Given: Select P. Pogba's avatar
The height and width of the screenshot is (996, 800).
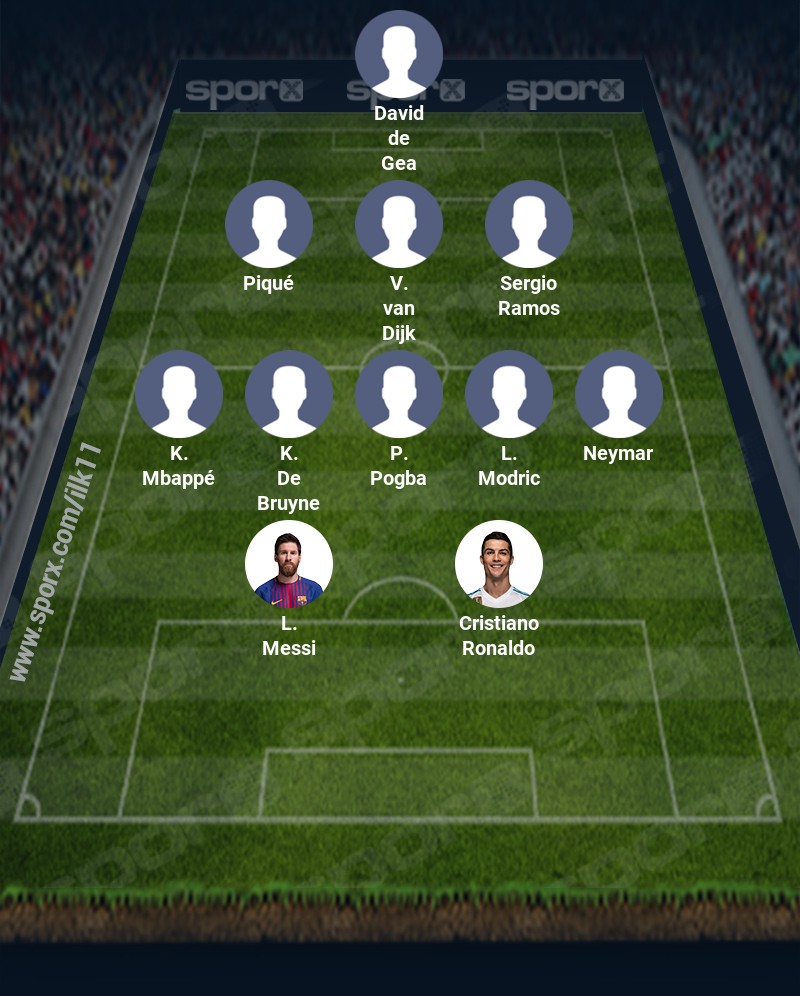Looking at the screenshot, I should [x=399, y=394].
